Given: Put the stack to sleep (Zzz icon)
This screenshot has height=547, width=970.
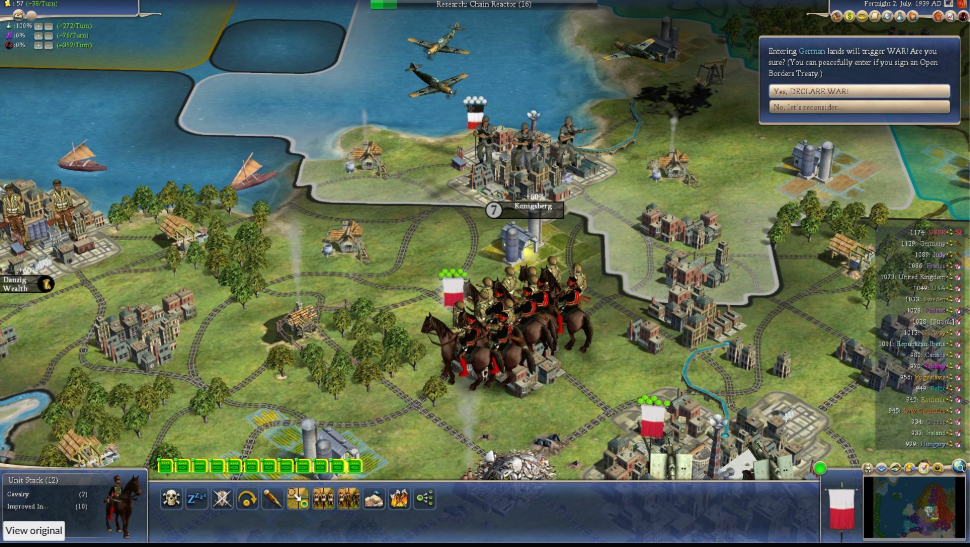Looking at the screenshot, I should (197, 498).
